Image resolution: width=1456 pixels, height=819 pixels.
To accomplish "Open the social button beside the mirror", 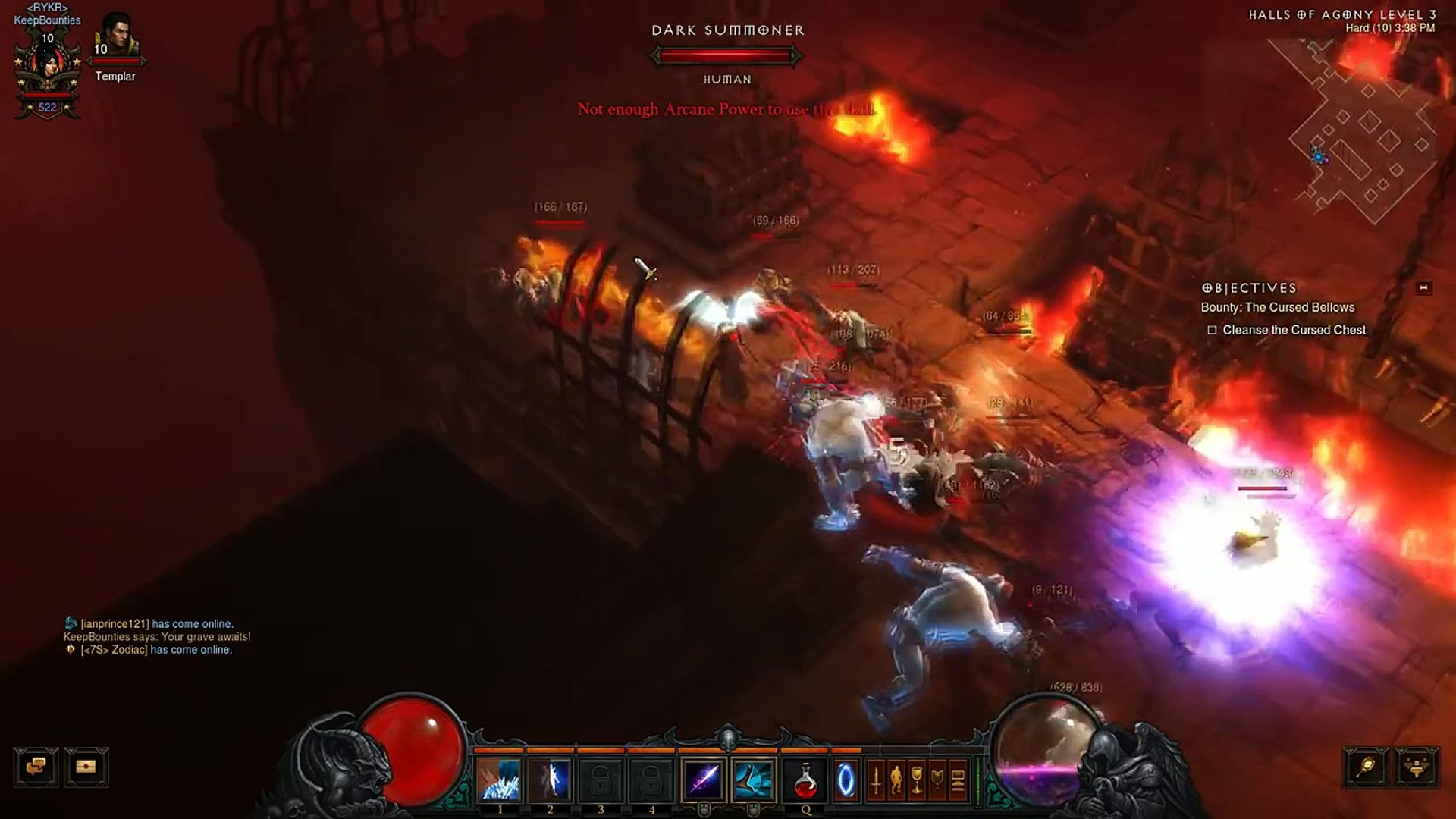I will pyautogui.click(x=1416, y=767).
